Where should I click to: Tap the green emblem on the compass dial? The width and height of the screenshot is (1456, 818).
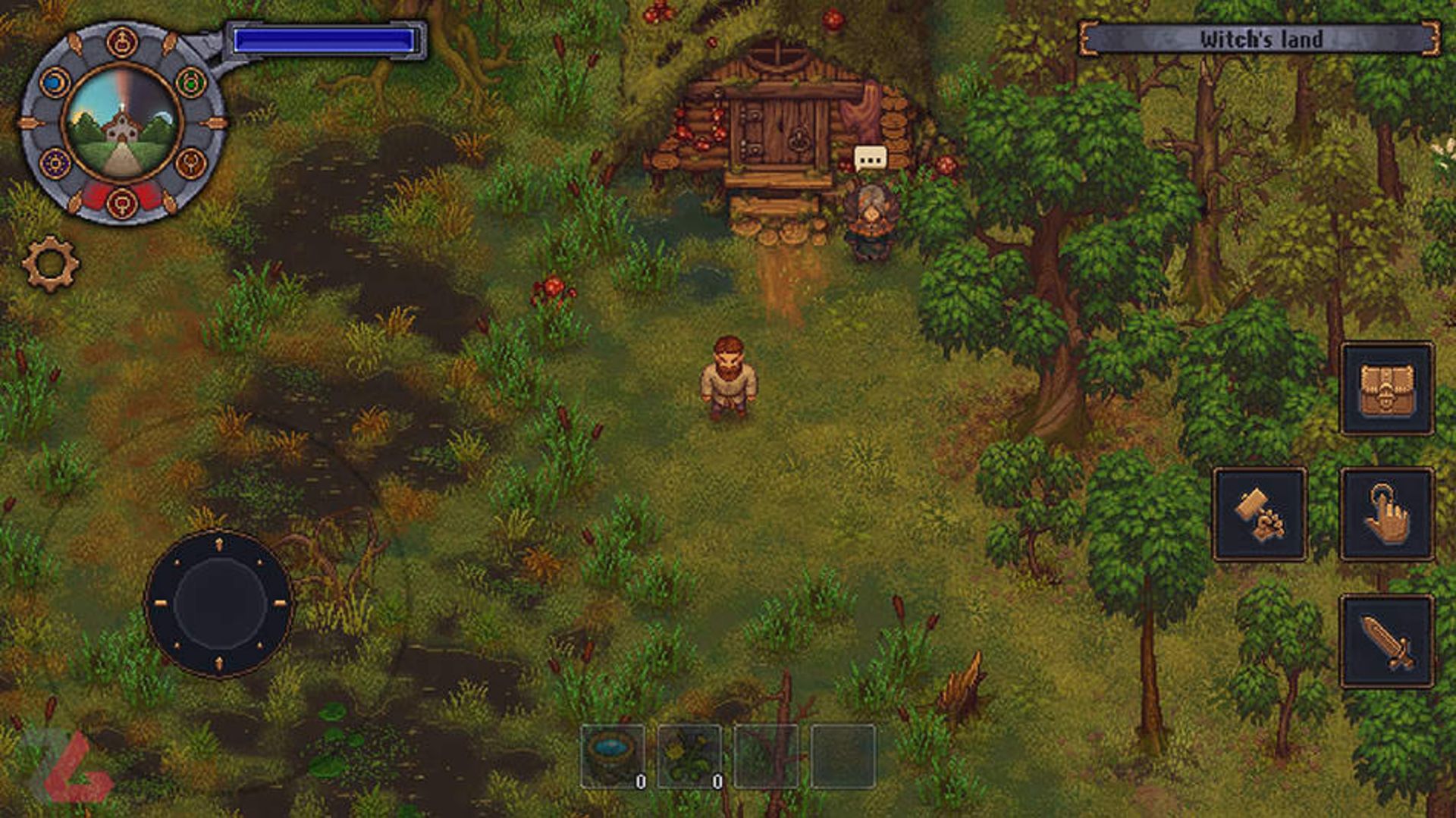pyautogui.click(x=192, y=82)
